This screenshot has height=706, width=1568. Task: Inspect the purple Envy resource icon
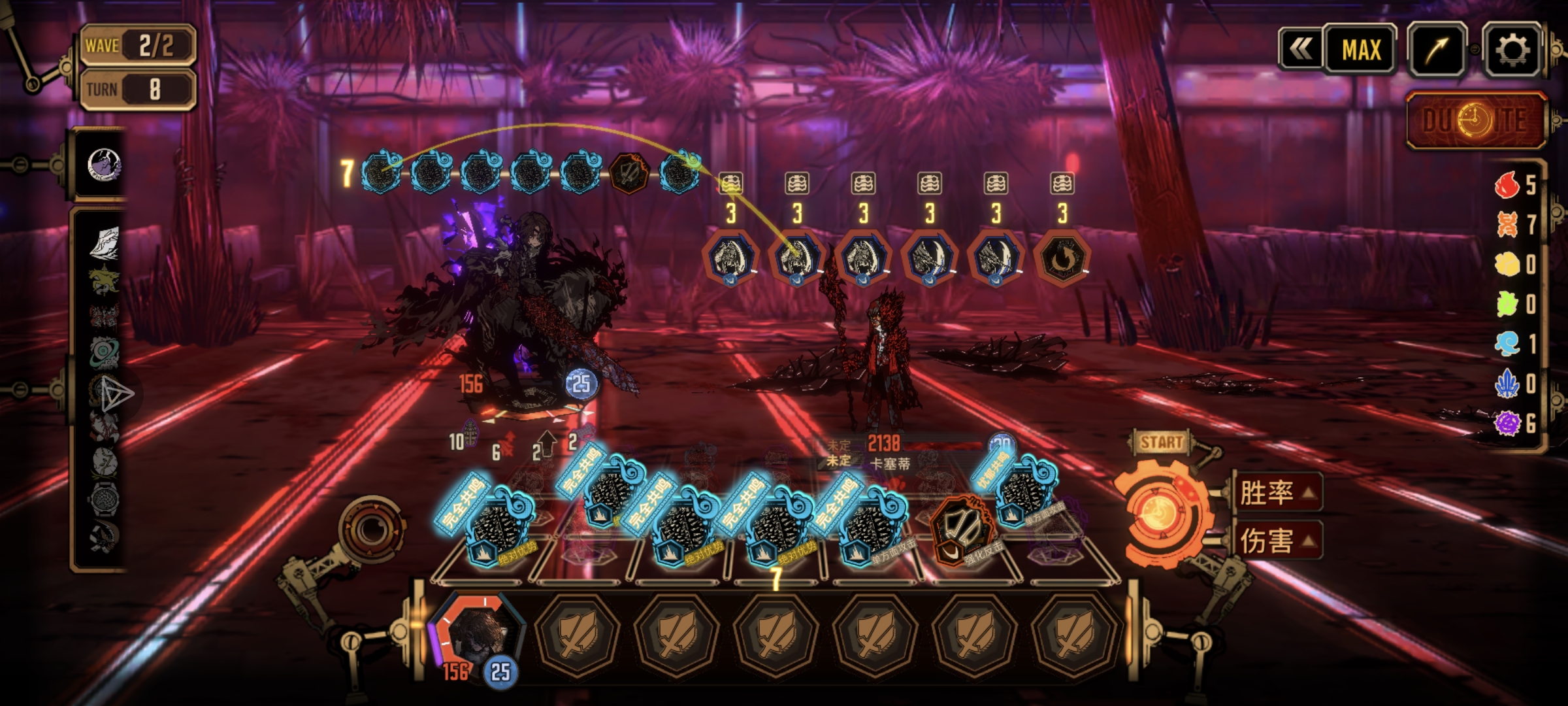[1507, 423]
